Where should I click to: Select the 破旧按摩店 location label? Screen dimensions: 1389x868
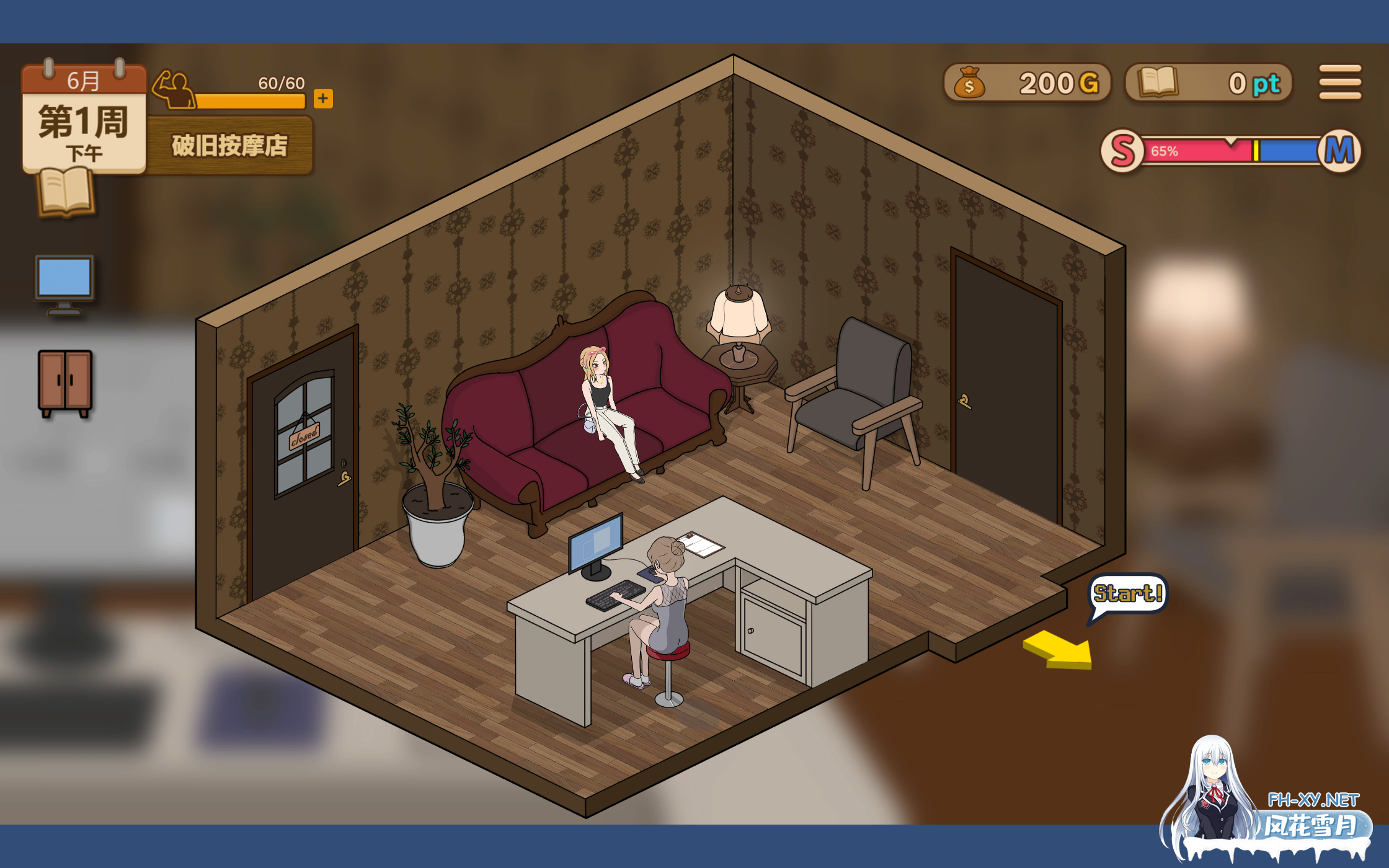click(x=229, y=146)
